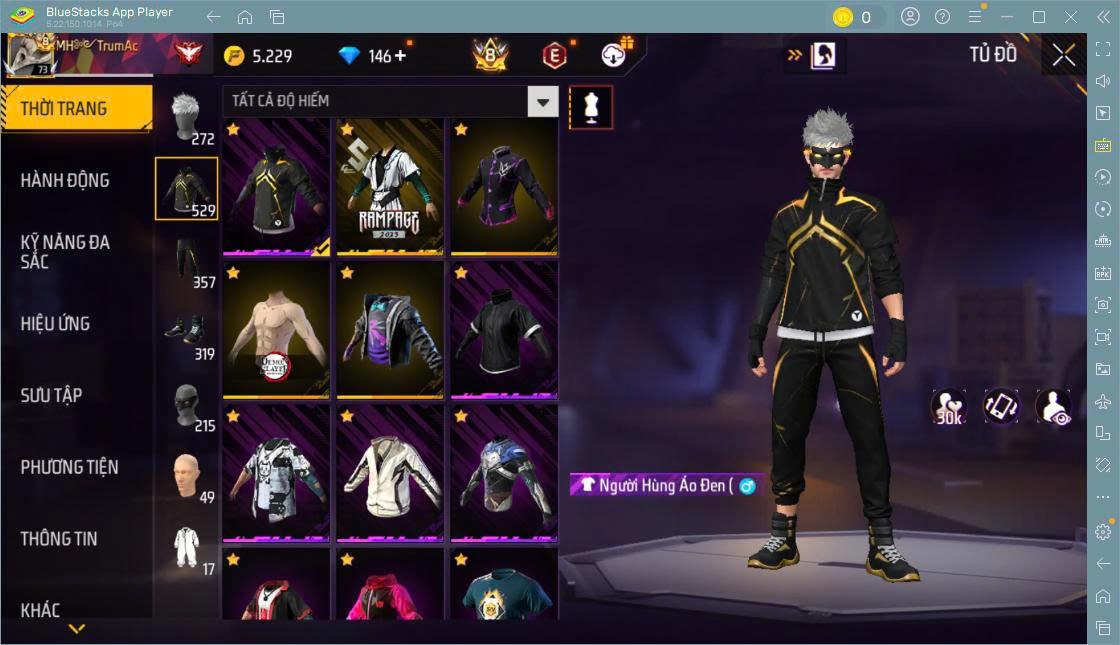Image resolution: width=1120 pixels, height=645 pixels.
Task: Pick the black and gold jacket item
Action: pyautogui.click(x=276, y=186)
